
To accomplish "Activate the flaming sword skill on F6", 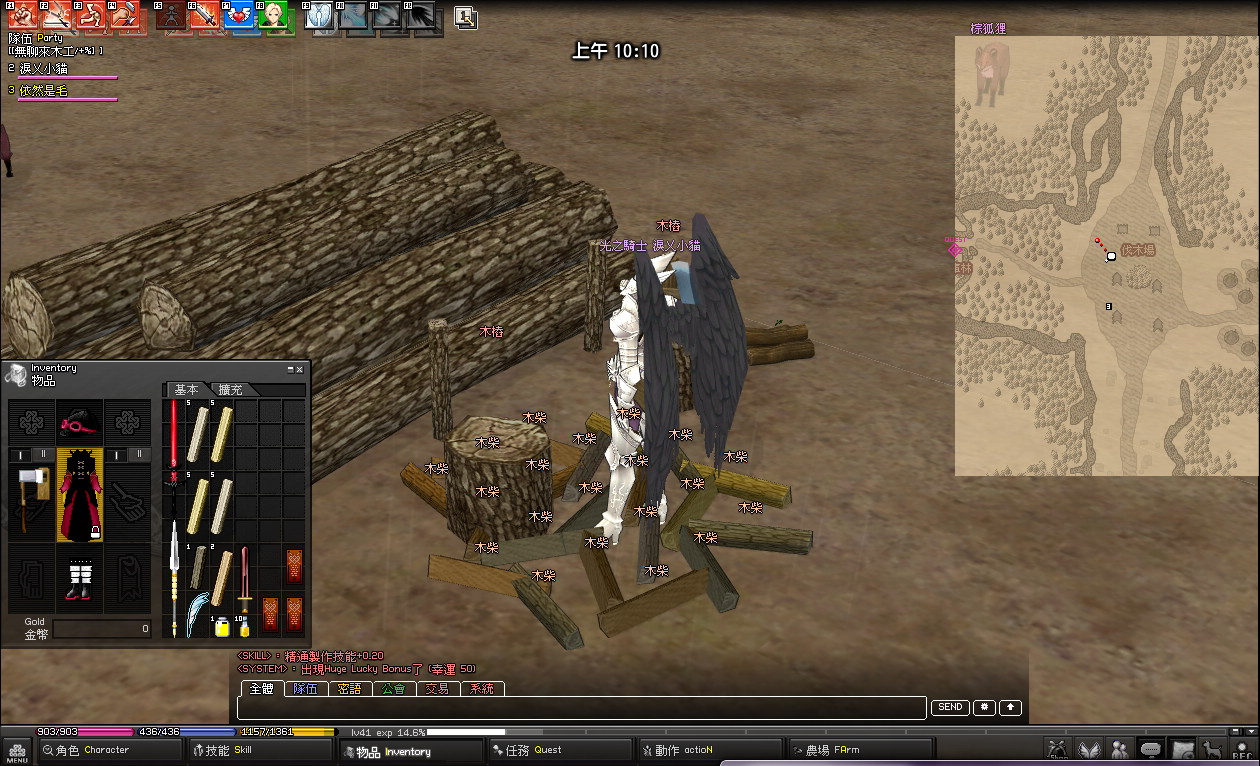I will pyautogui.click(x=205, y=14).
